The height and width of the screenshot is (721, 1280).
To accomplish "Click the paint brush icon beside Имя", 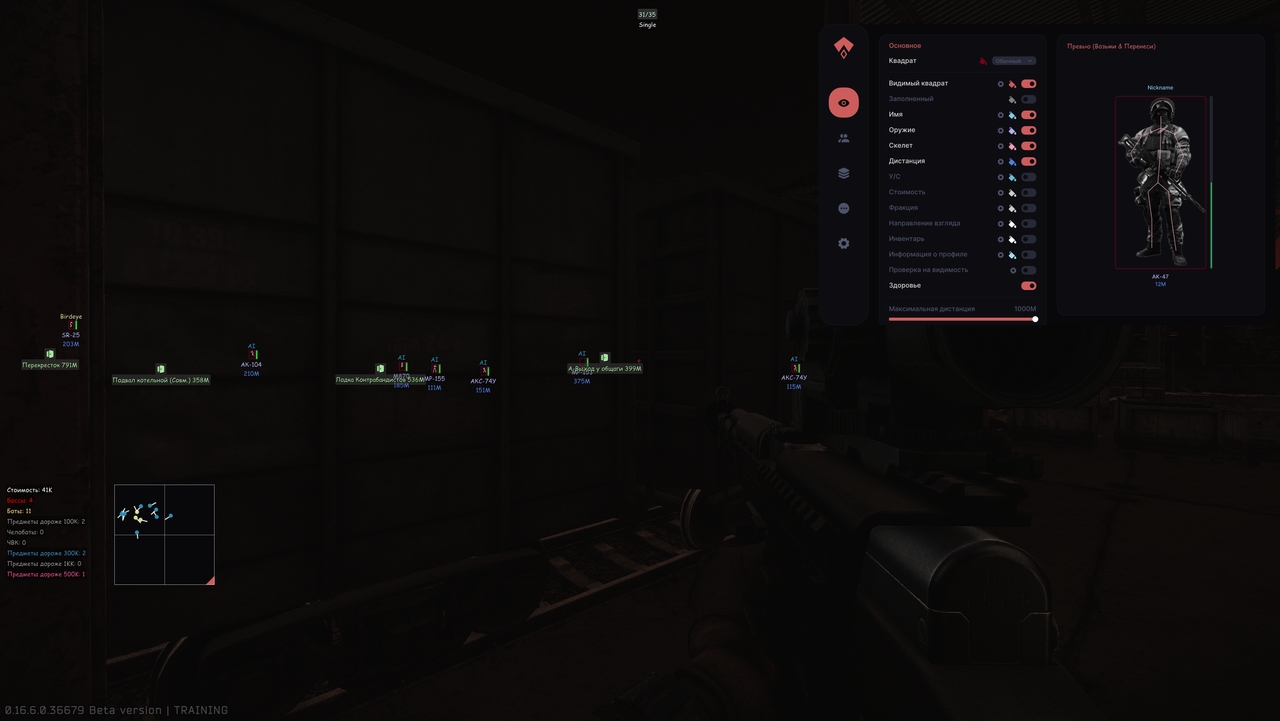I will click(1013, 114).
